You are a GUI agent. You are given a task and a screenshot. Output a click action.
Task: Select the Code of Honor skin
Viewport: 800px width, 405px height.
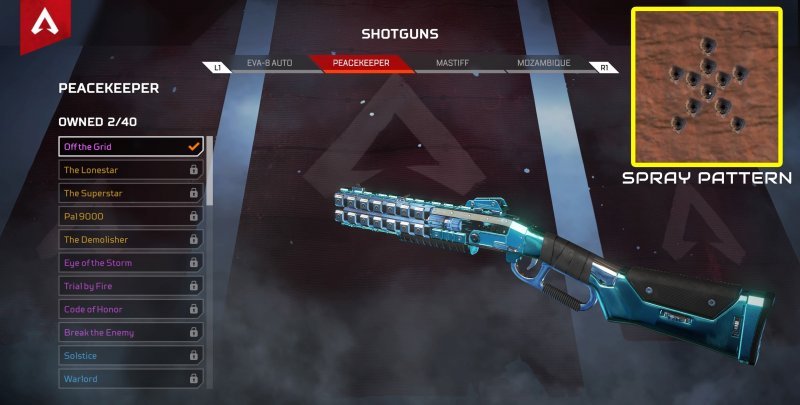[131, 309]
